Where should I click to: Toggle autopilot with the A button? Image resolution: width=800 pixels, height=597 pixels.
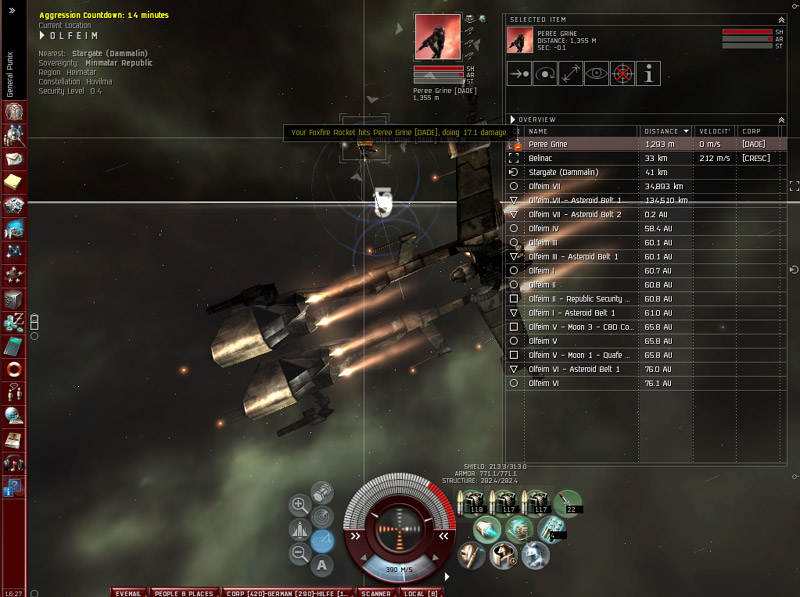tap(322, 565)
